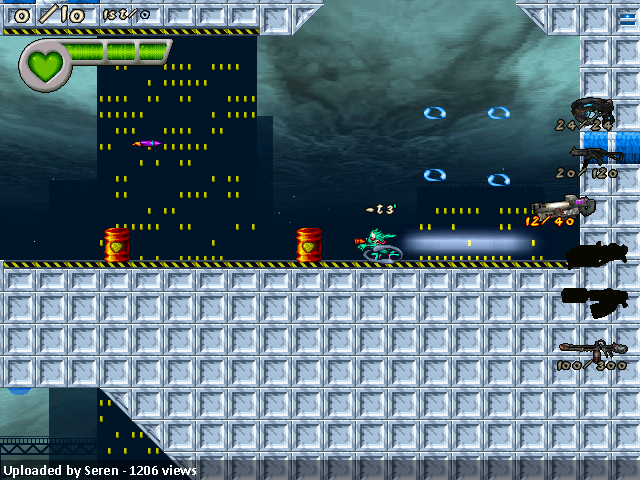The image size is (640, 480).
Task: Choose the purple-marked gun with 12/40 ammo
Action: (565, 205)
